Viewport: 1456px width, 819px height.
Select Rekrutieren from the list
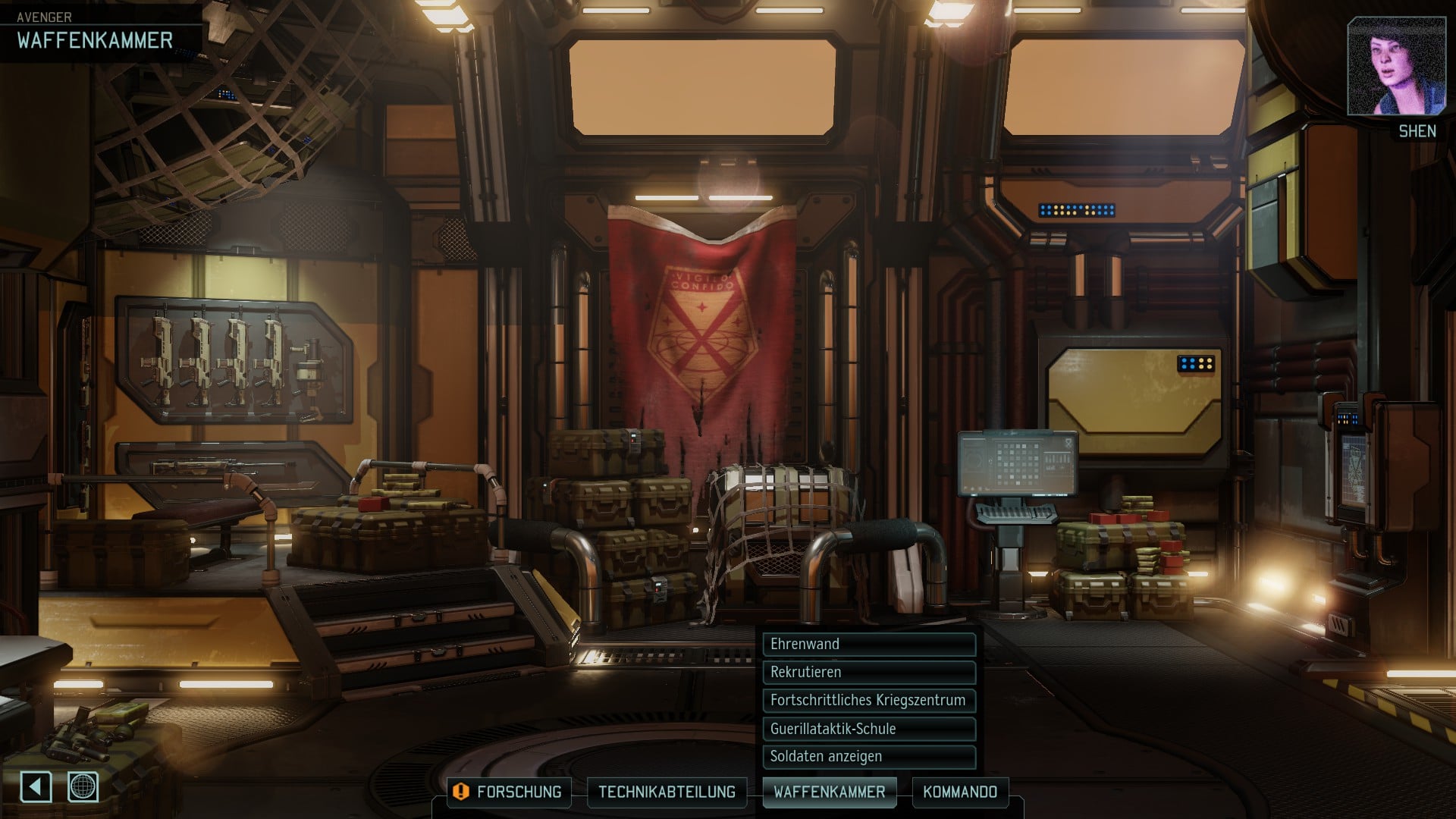pos(868,672)
